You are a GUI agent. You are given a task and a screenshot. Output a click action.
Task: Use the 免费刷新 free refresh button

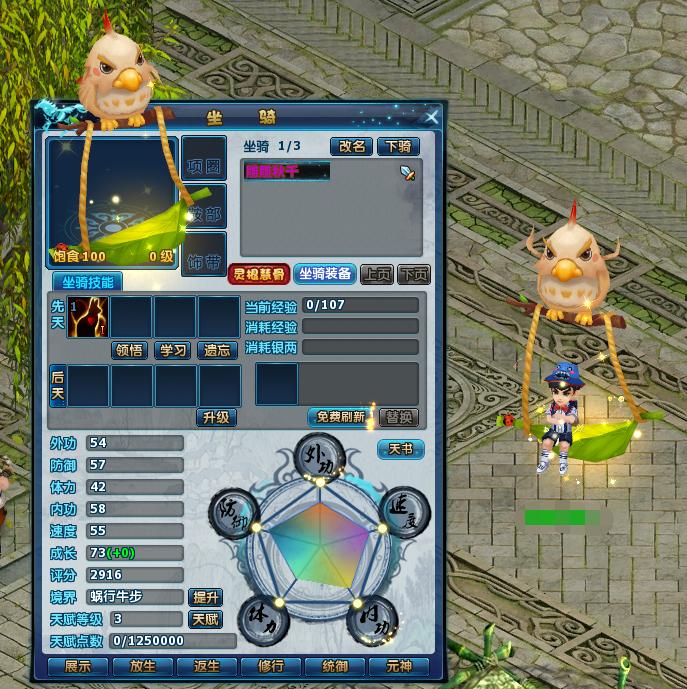click(x=341, y=417)
